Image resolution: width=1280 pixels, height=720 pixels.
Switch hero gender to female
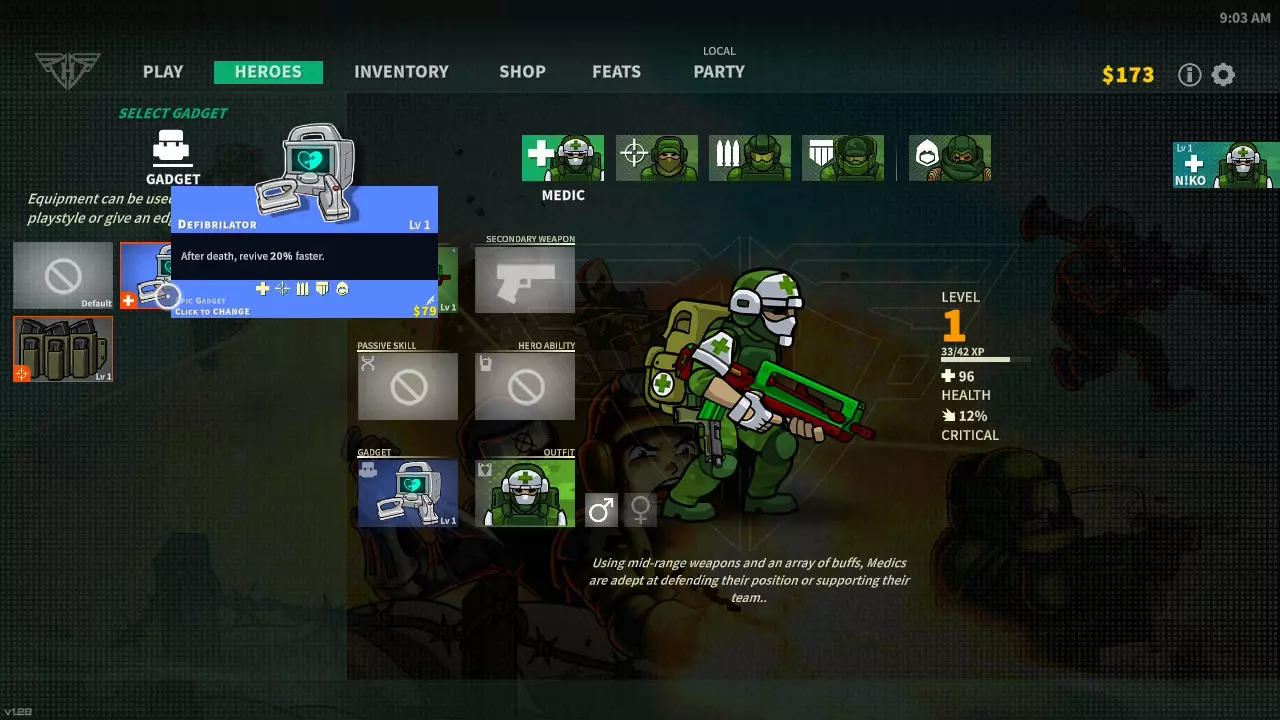[x=640, y=511]
